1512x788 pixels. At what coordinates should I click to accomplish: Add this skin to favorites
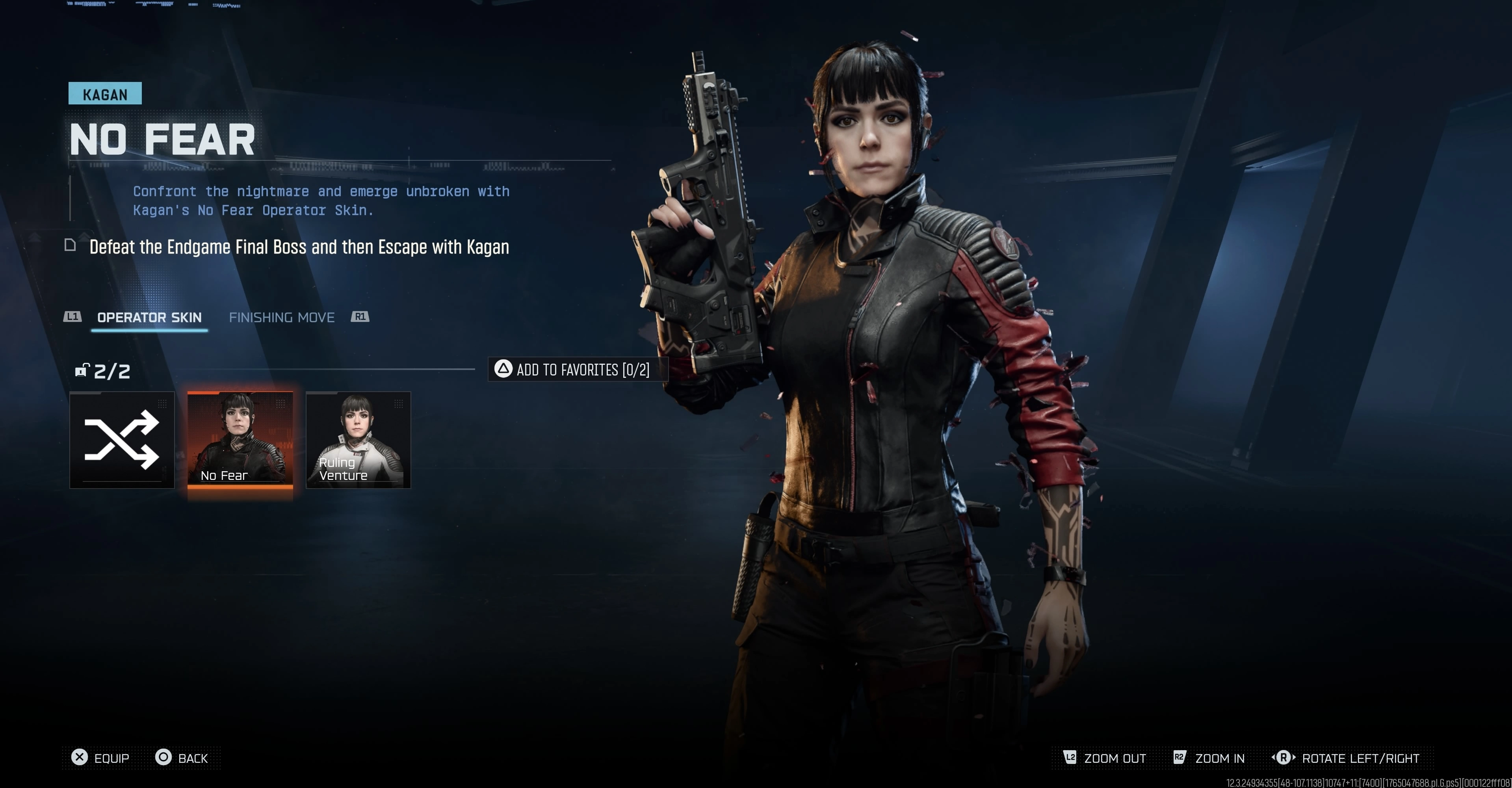point(573,369)
